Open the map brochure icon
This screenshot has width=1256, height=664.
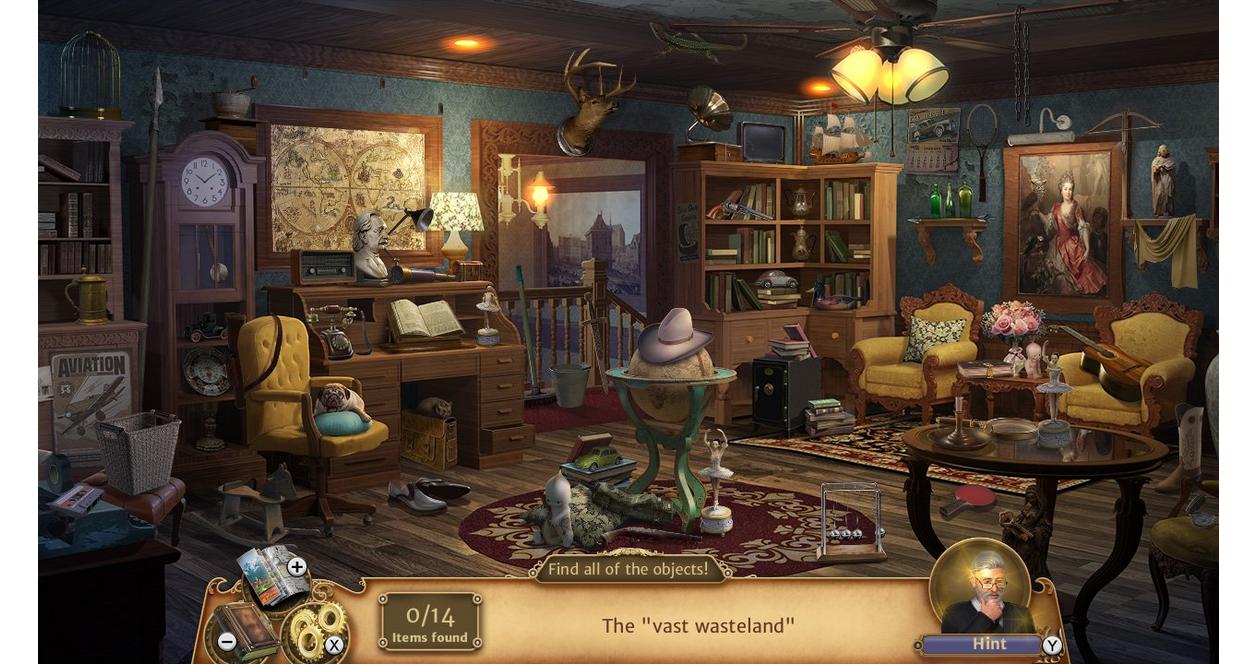tap(268, 577)
